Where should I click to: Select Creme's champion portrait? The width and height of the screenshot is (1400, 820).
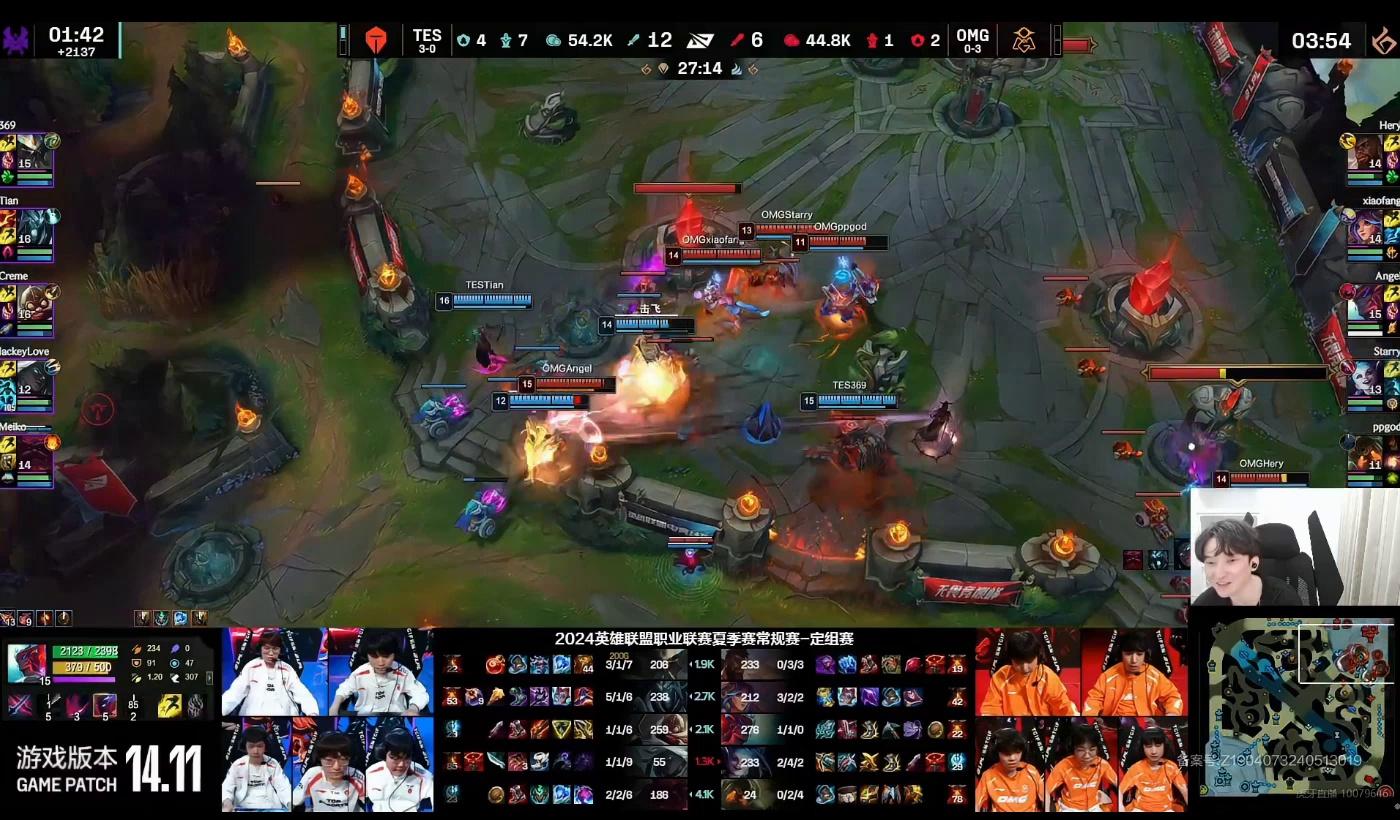pos(33,302)
